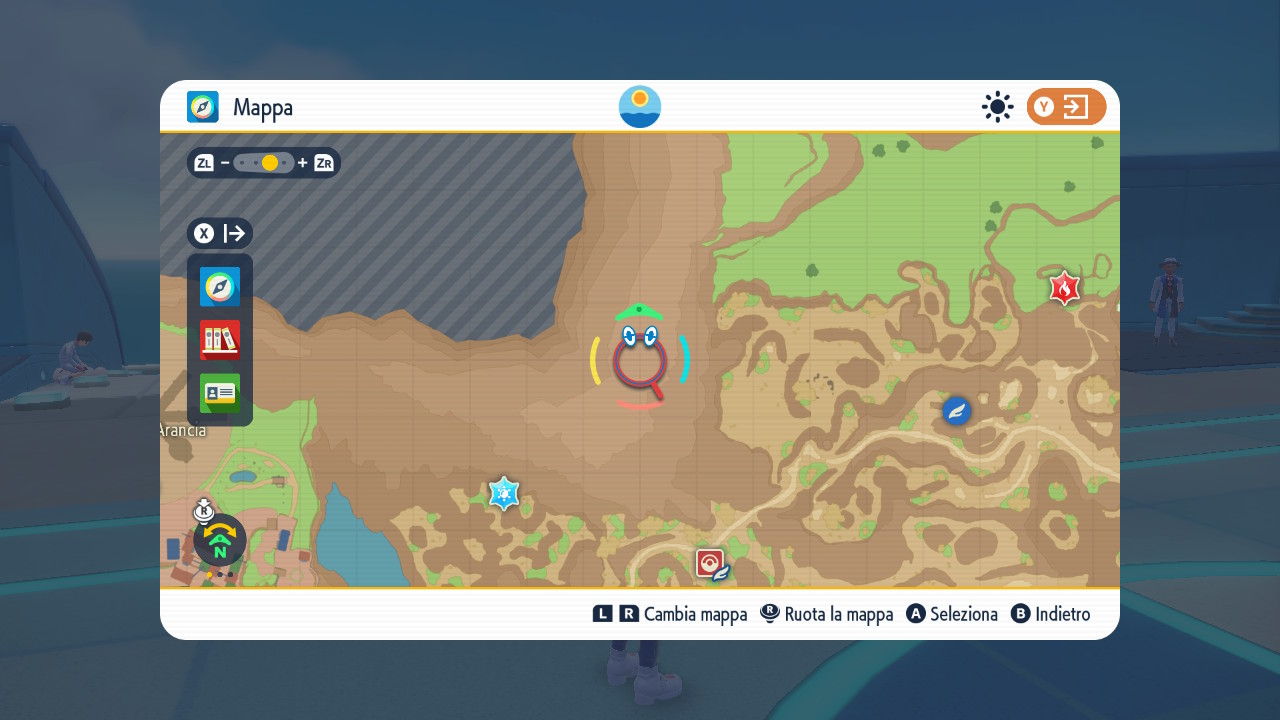
Task: Select the red fire Tera Raid marker
Action: pos(1064,289)
